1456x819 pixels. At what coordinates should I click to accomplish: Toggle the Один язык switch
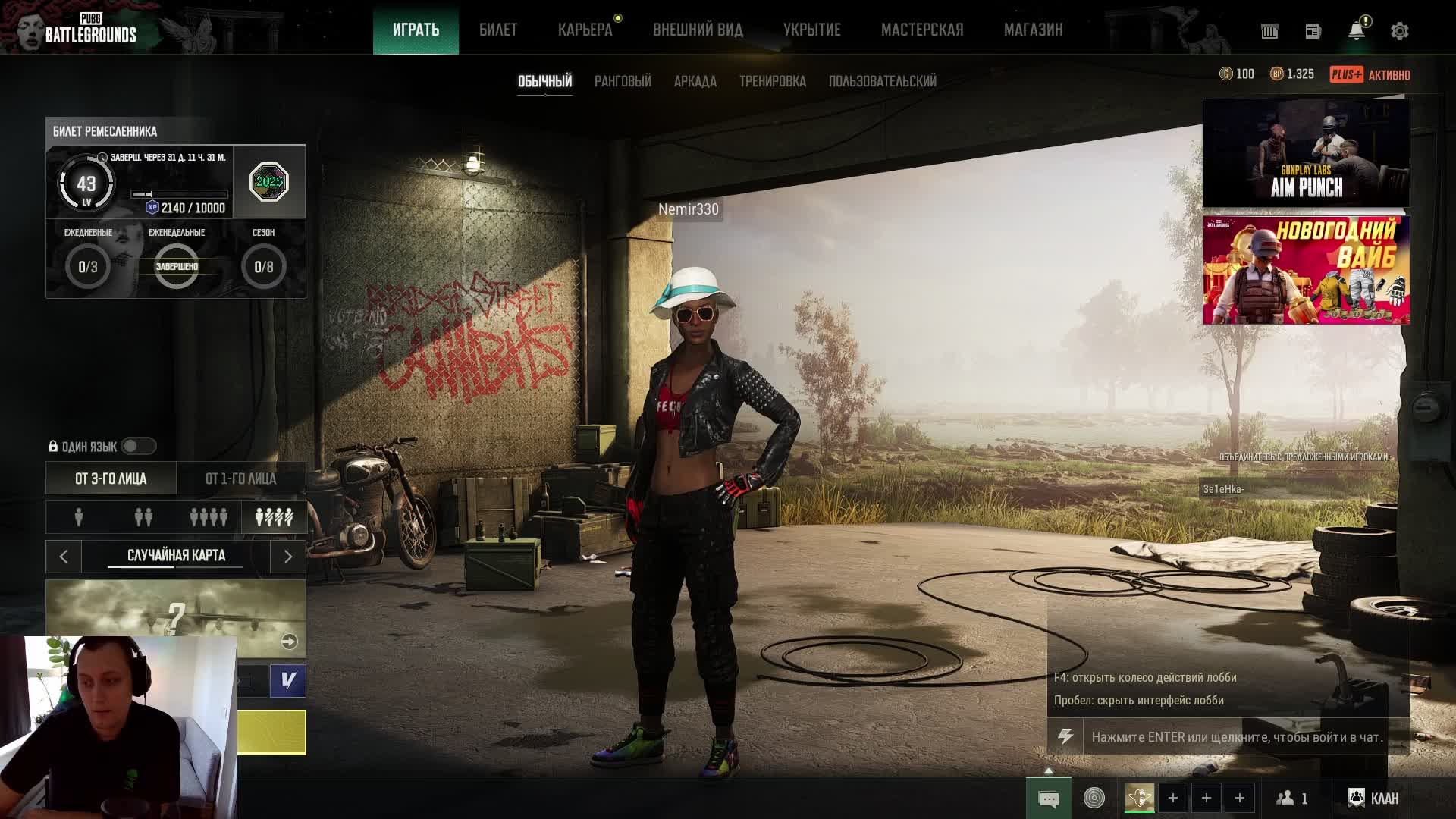click(x=138, y=446)
